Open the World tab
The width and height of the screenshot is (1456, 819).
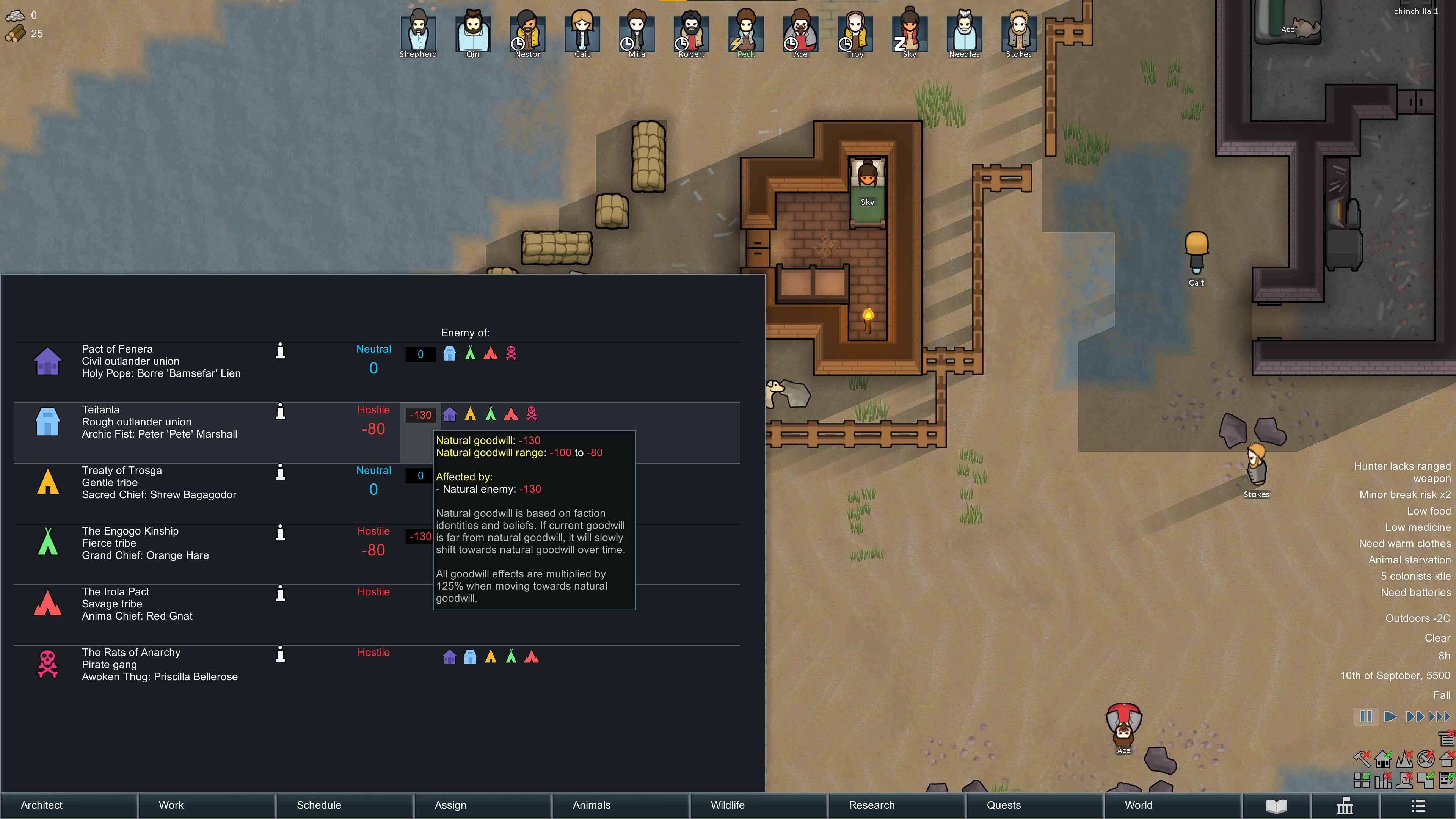point(1138,805)
